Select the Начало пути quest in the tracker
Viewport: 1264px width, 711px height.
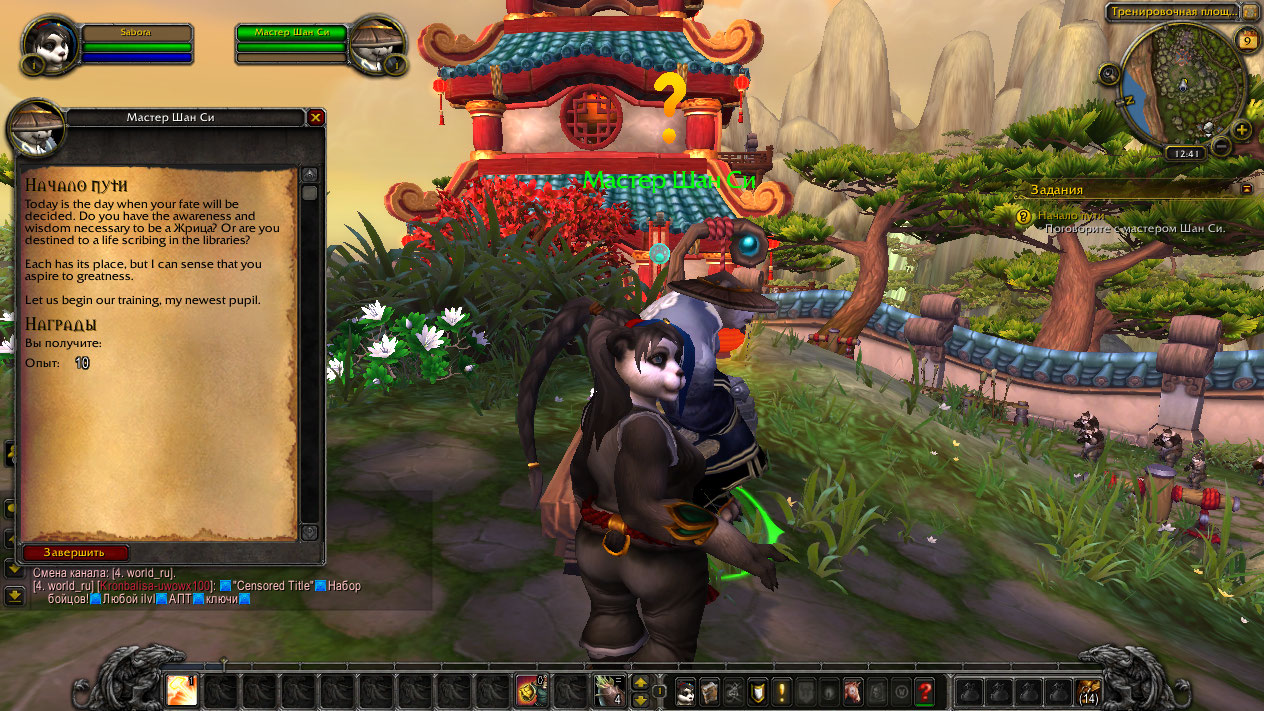click(1071, 215)
